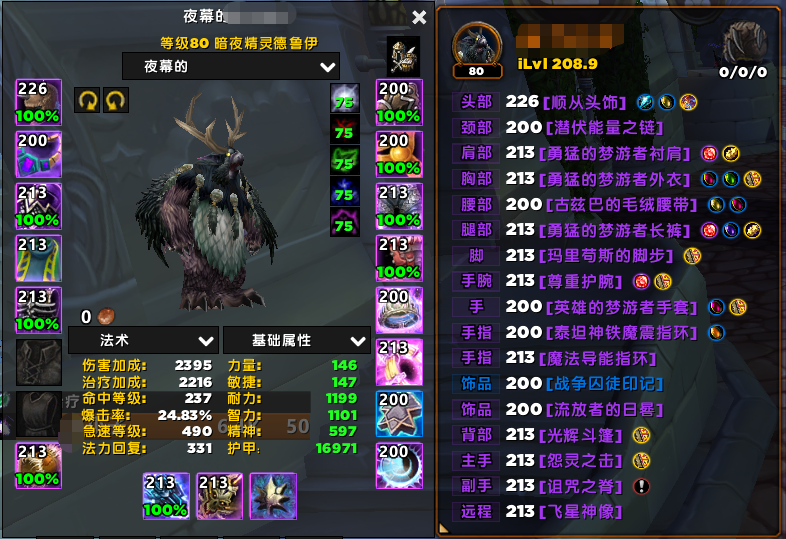Select the main-hand weapon slot icon
This screenshot has height=539, width=786.
tap(166, 494)
